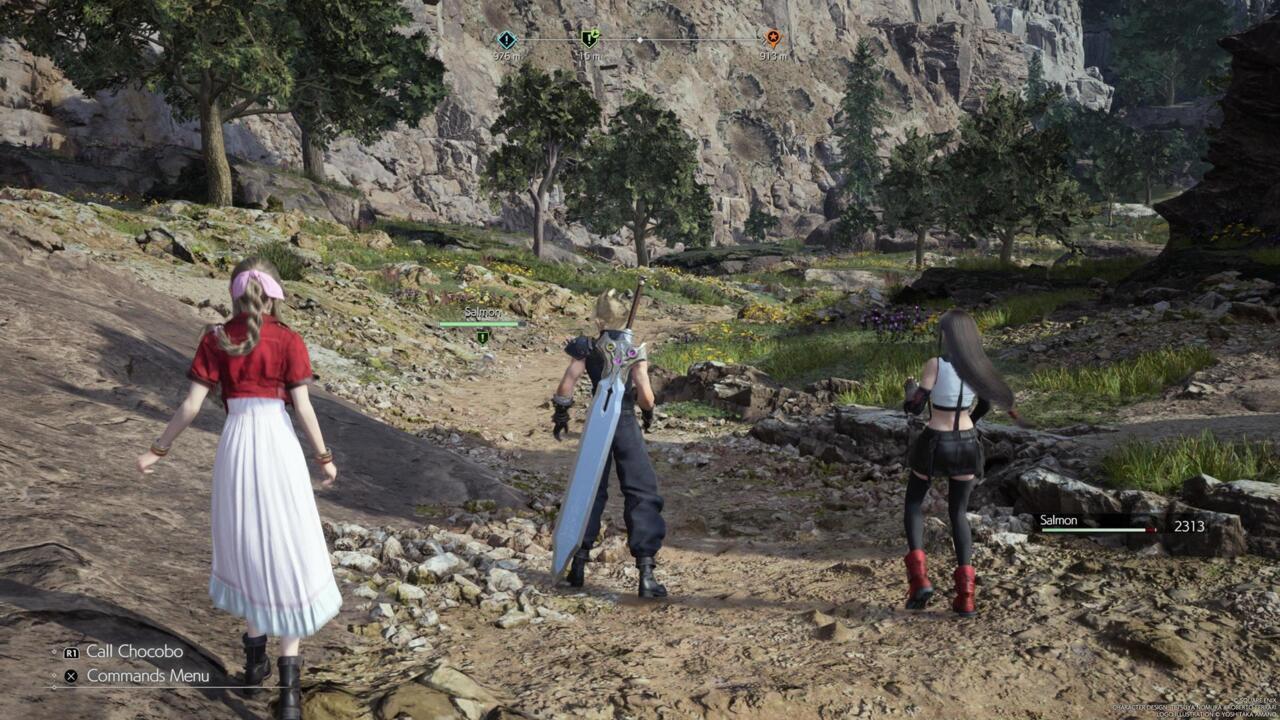Viewport: 1280px width, 720px height.
Task: Click the star emblem inside the orange marker
Action: pos(772,38)
